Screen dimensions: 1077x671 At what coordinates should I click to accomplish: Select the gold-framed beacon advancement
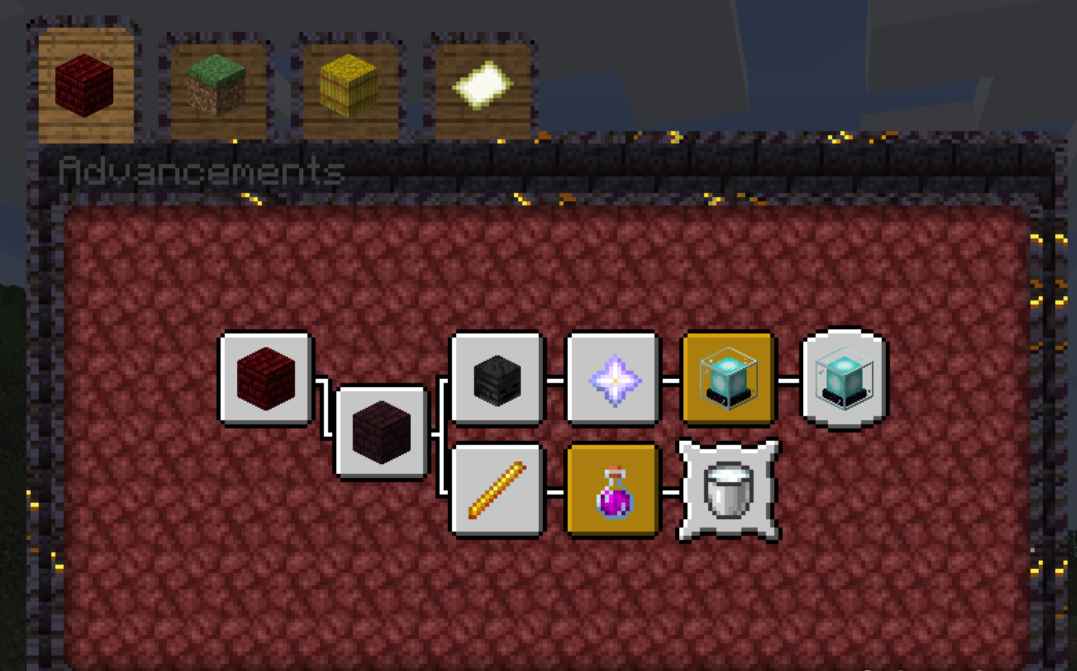[728, 379]
